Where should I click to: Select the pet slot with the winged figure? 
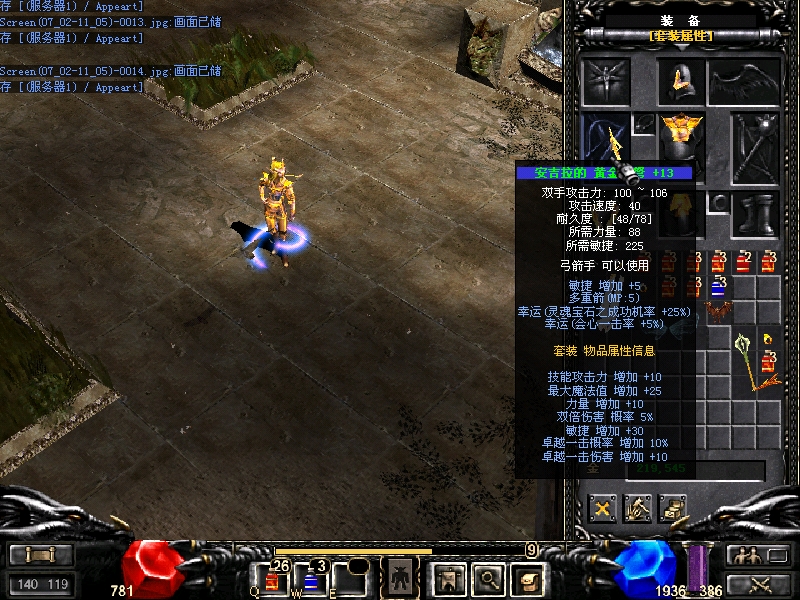(x=607, y=81)
